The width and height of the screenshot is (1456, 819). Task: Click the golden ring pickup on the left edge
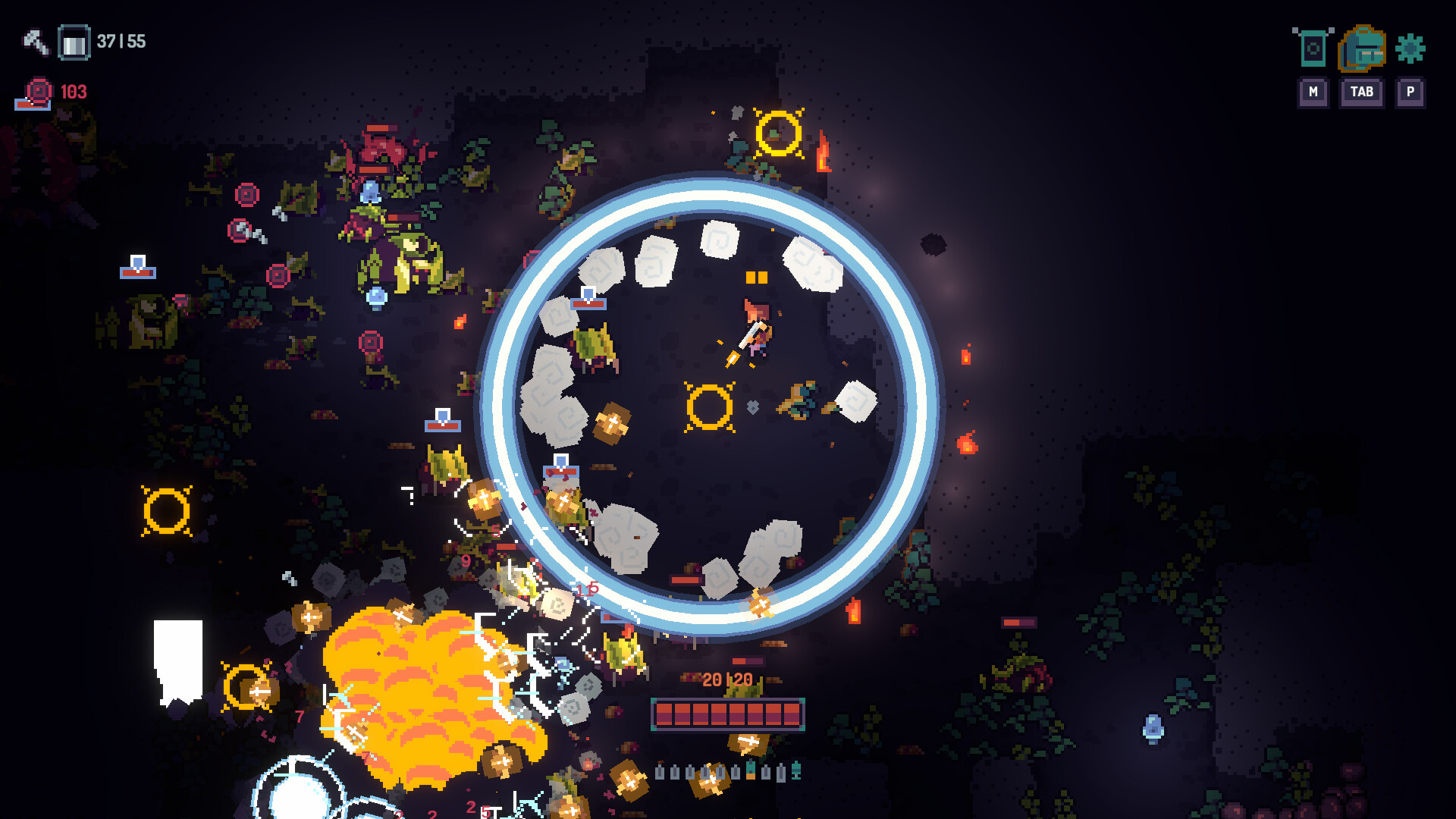pos(168,510)
